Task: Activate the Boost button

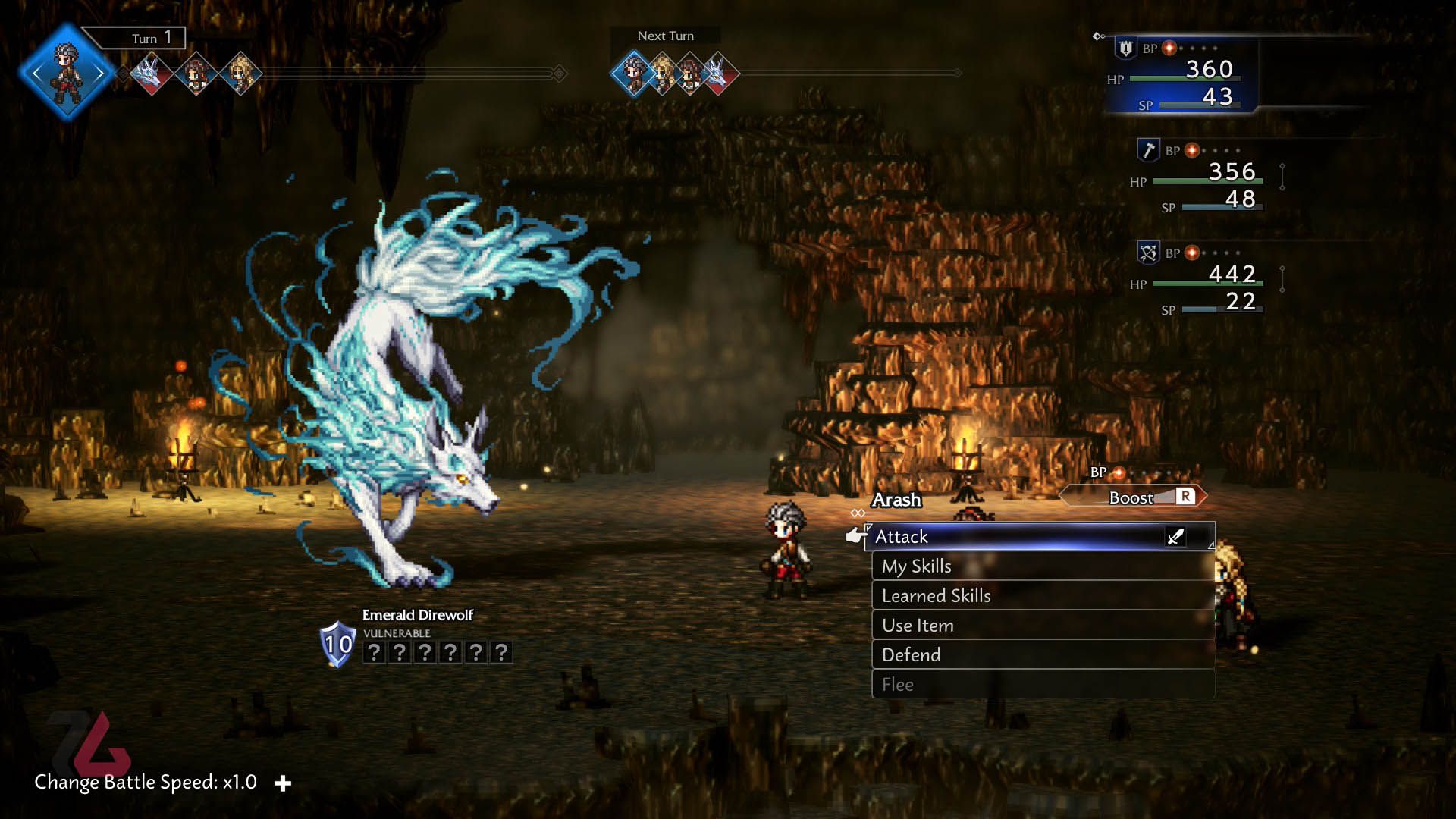Action: point(1134,497)
